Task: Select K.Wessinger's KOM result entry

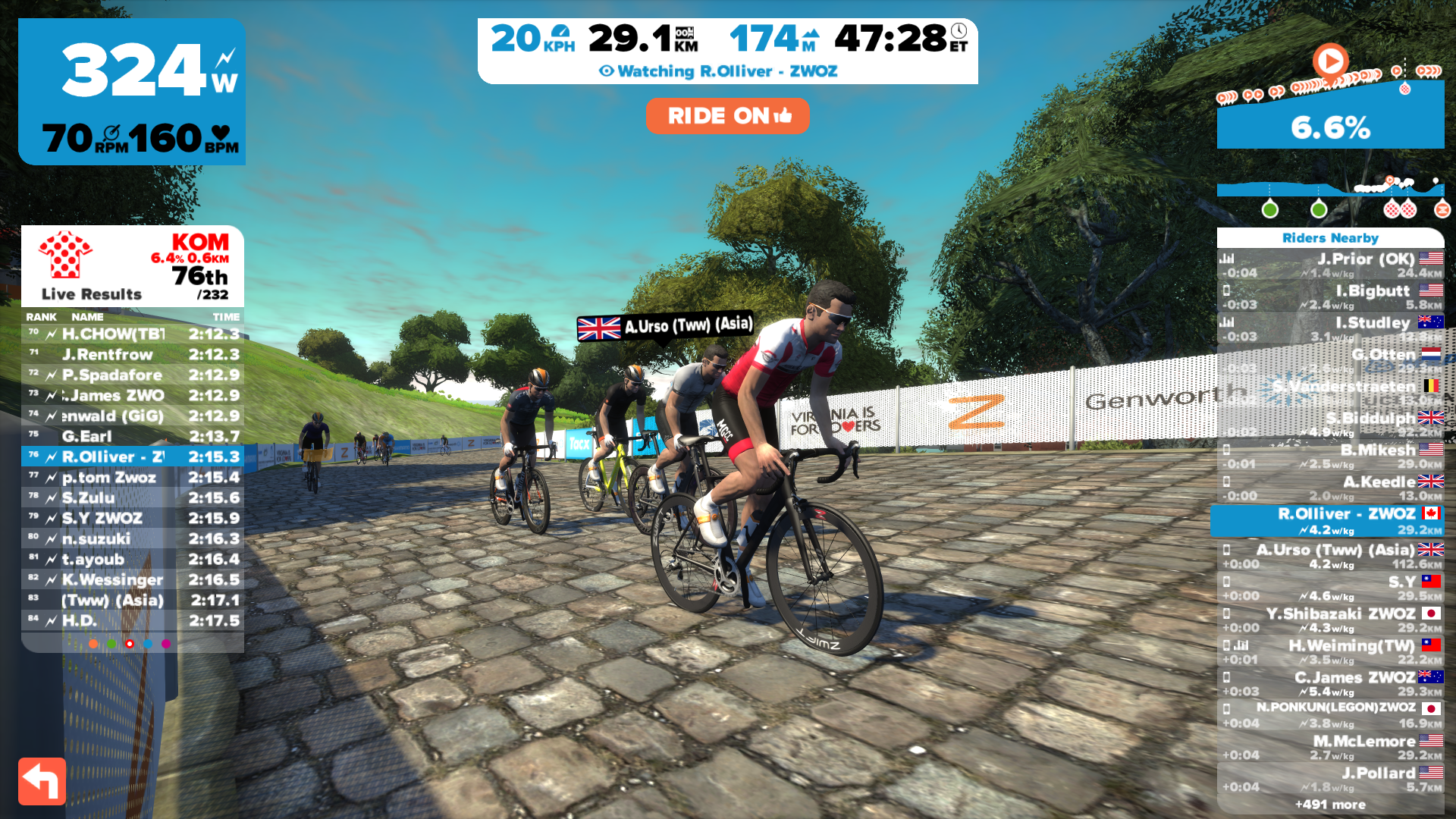Action: click(133, 580)
